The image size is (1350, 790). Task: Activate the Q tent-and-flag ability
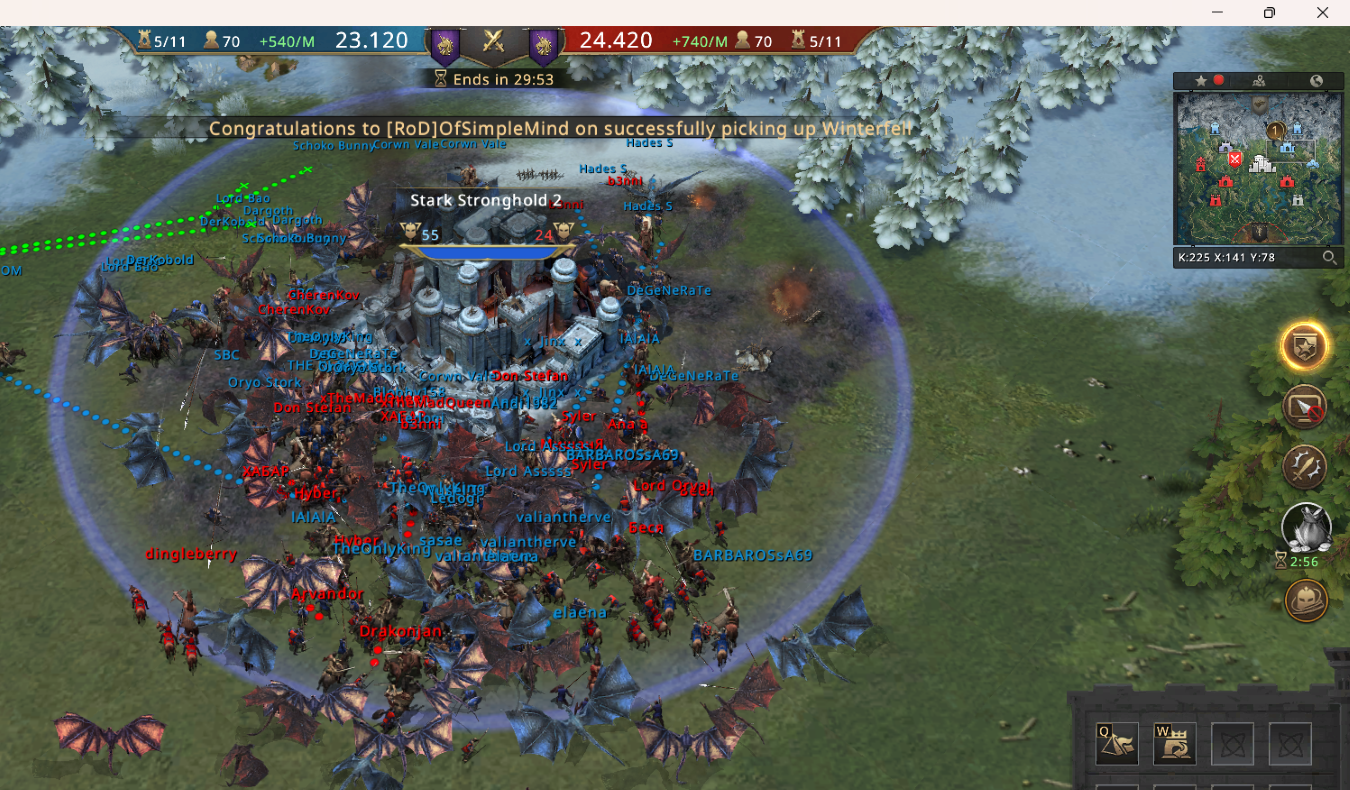click(x=1117, y=744)
